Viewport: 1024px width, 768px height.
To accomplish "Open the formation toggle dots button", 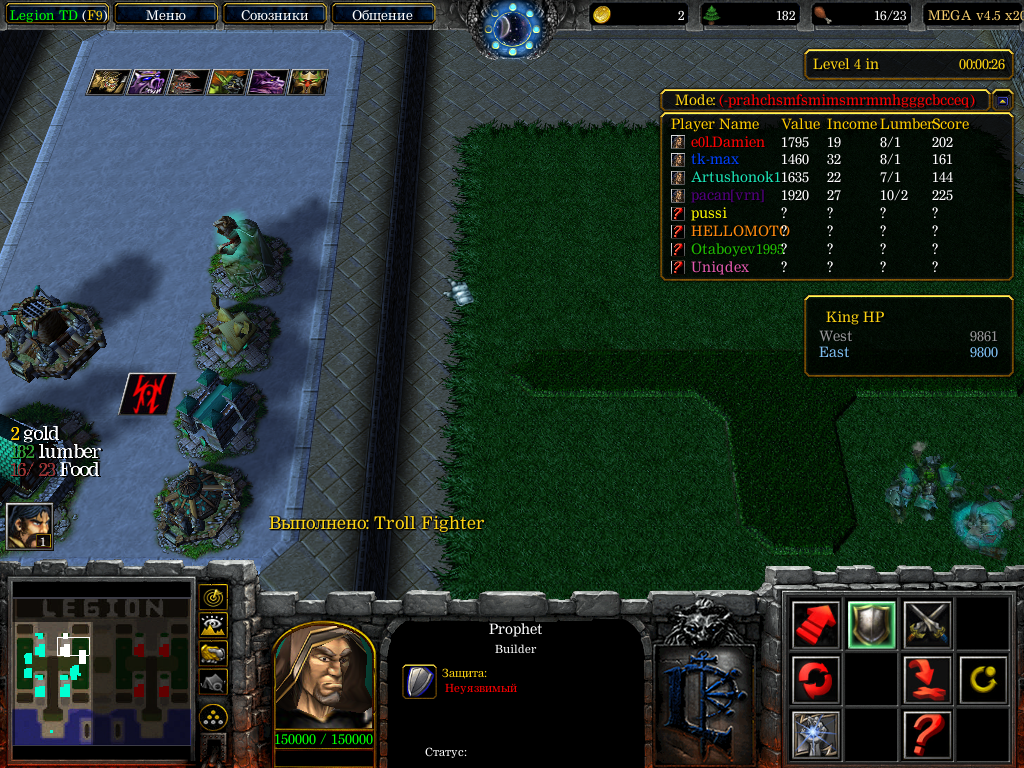I will tap(213, 716).
